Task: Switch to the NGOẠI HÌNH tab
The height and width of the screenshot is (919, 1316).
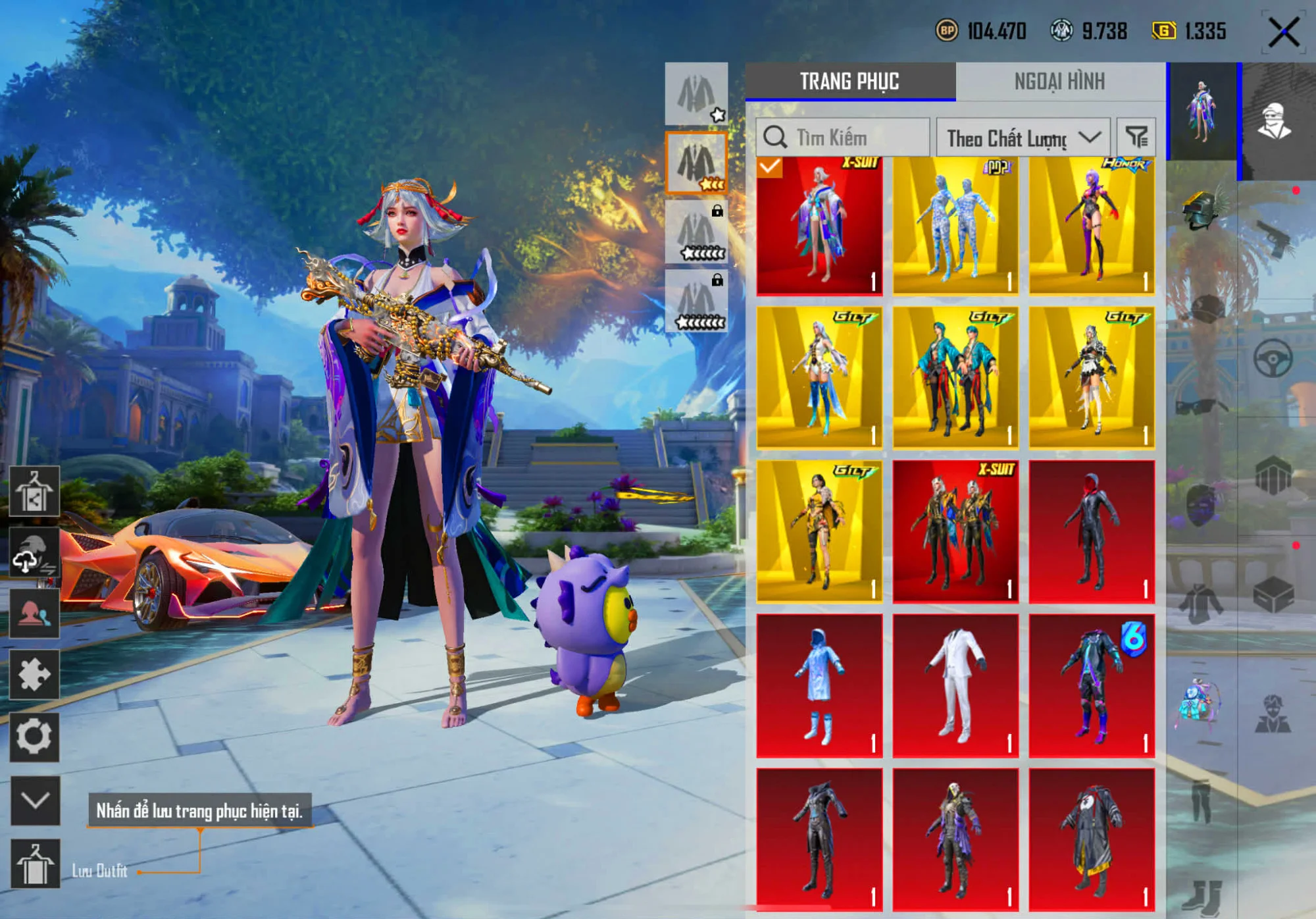Action: [1059, 82]
